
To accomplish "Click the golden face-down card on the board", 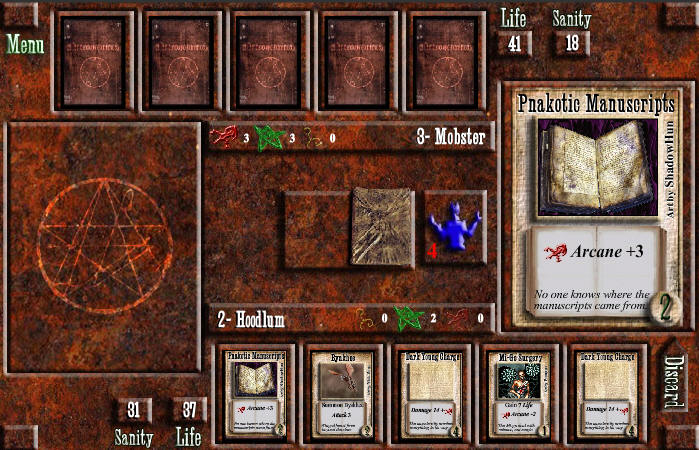I will (383, 227).
